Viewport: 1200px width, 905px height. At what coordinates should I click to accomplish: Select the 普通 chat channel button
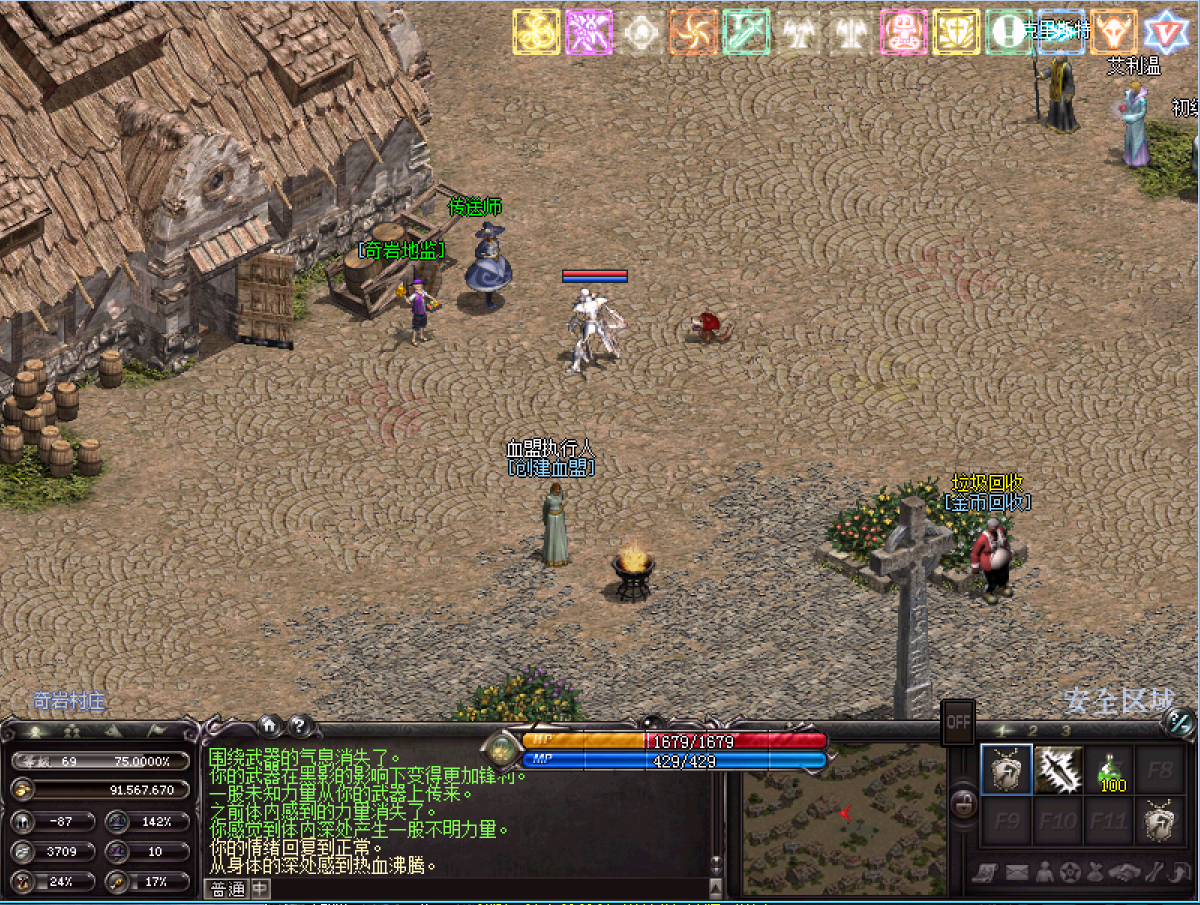coord(227,889)
